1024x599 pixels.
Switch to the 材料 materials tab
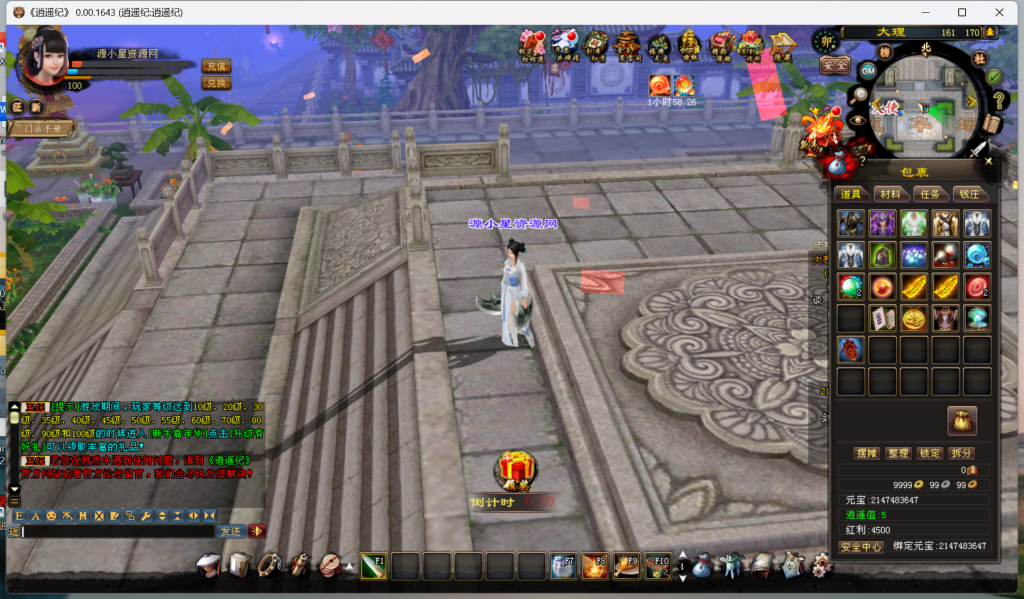(x=887, y=194)
